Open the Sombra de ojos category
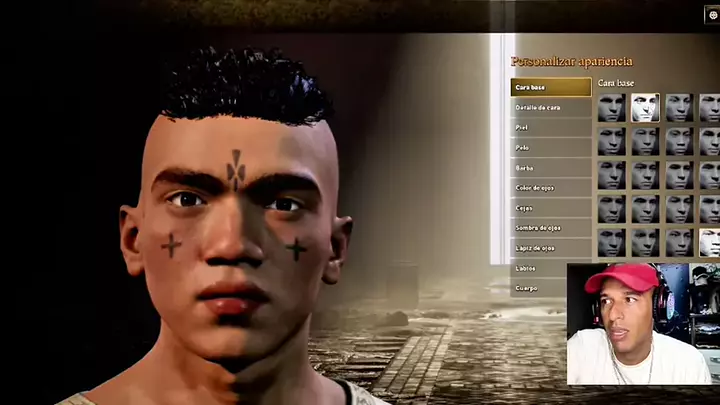720x405 pixels. pos(550,228)
